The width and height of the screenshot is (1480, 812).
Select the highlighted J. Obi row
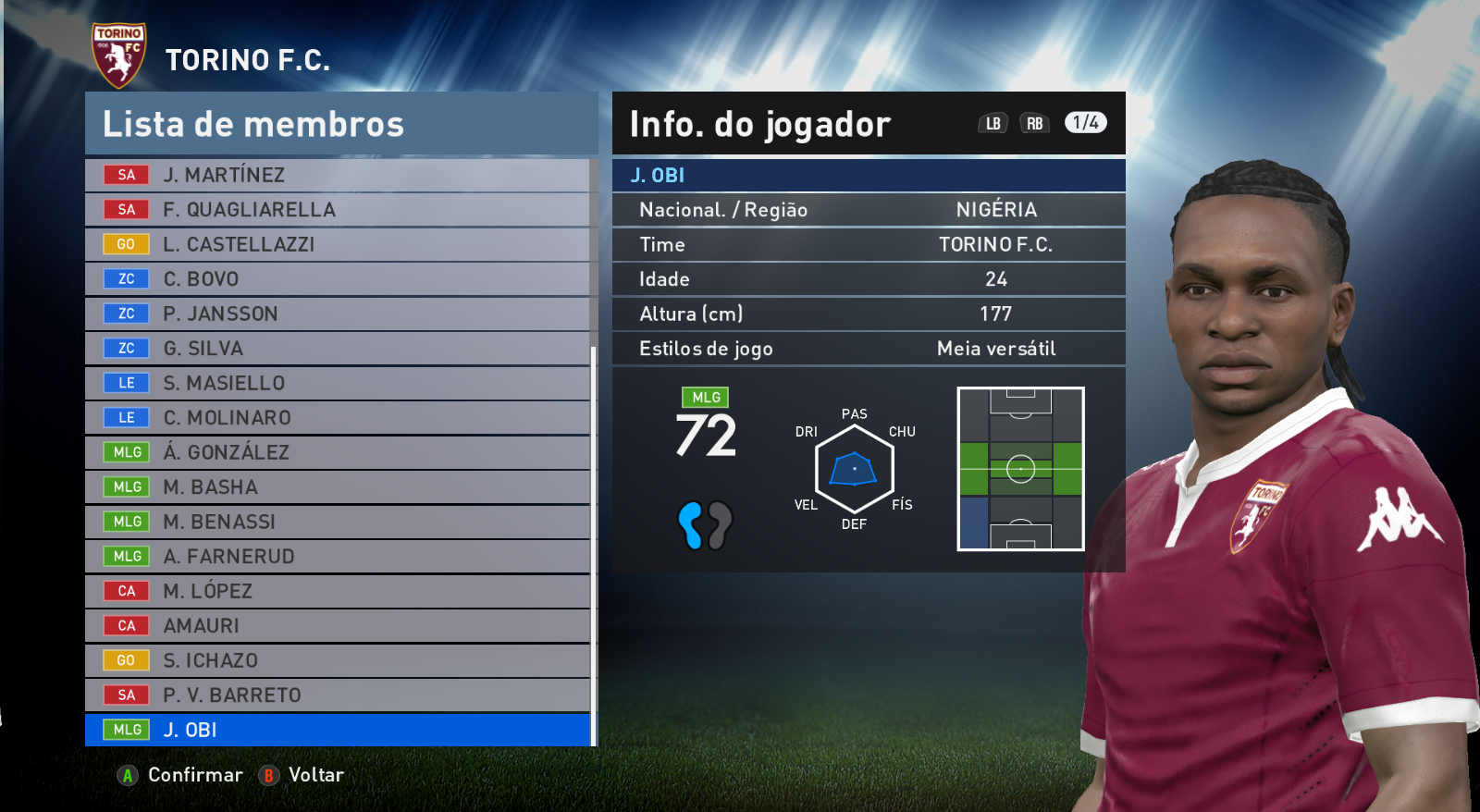[x=337, y=730]
